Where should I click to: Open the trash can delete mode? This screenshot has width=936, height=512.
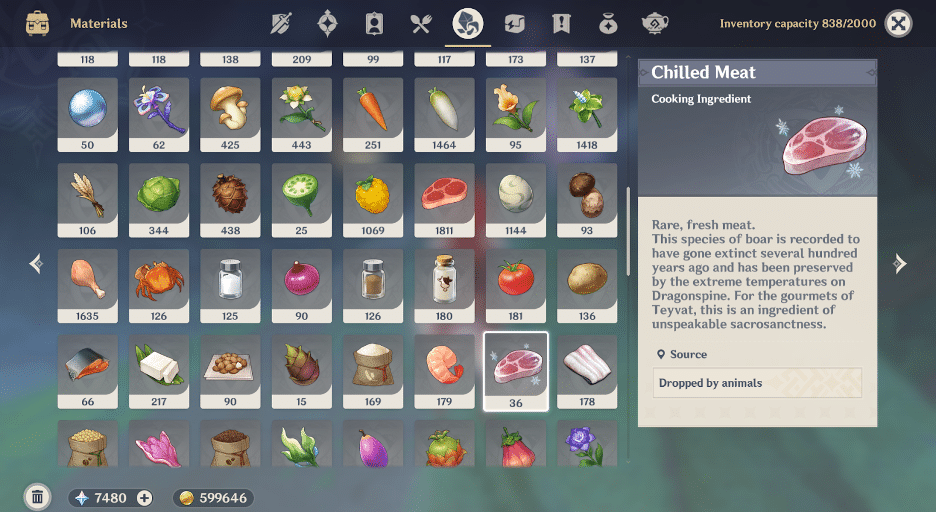point(37,496)
